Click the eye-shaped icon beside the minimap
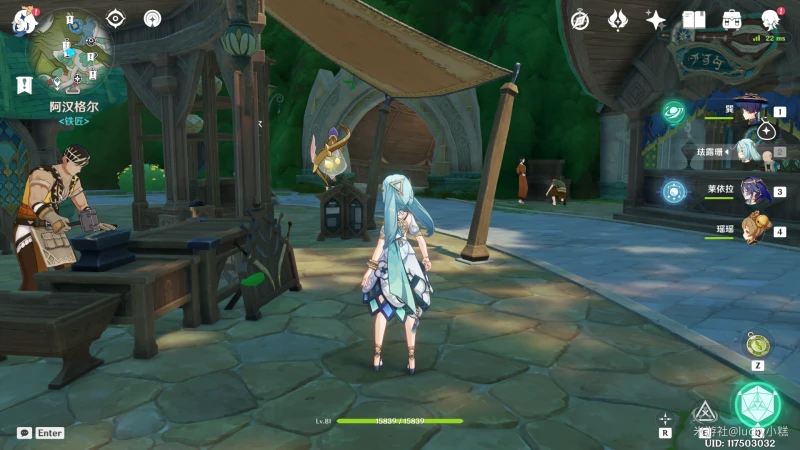This screenshot has height=450, width=800. (x=116, y=18)
